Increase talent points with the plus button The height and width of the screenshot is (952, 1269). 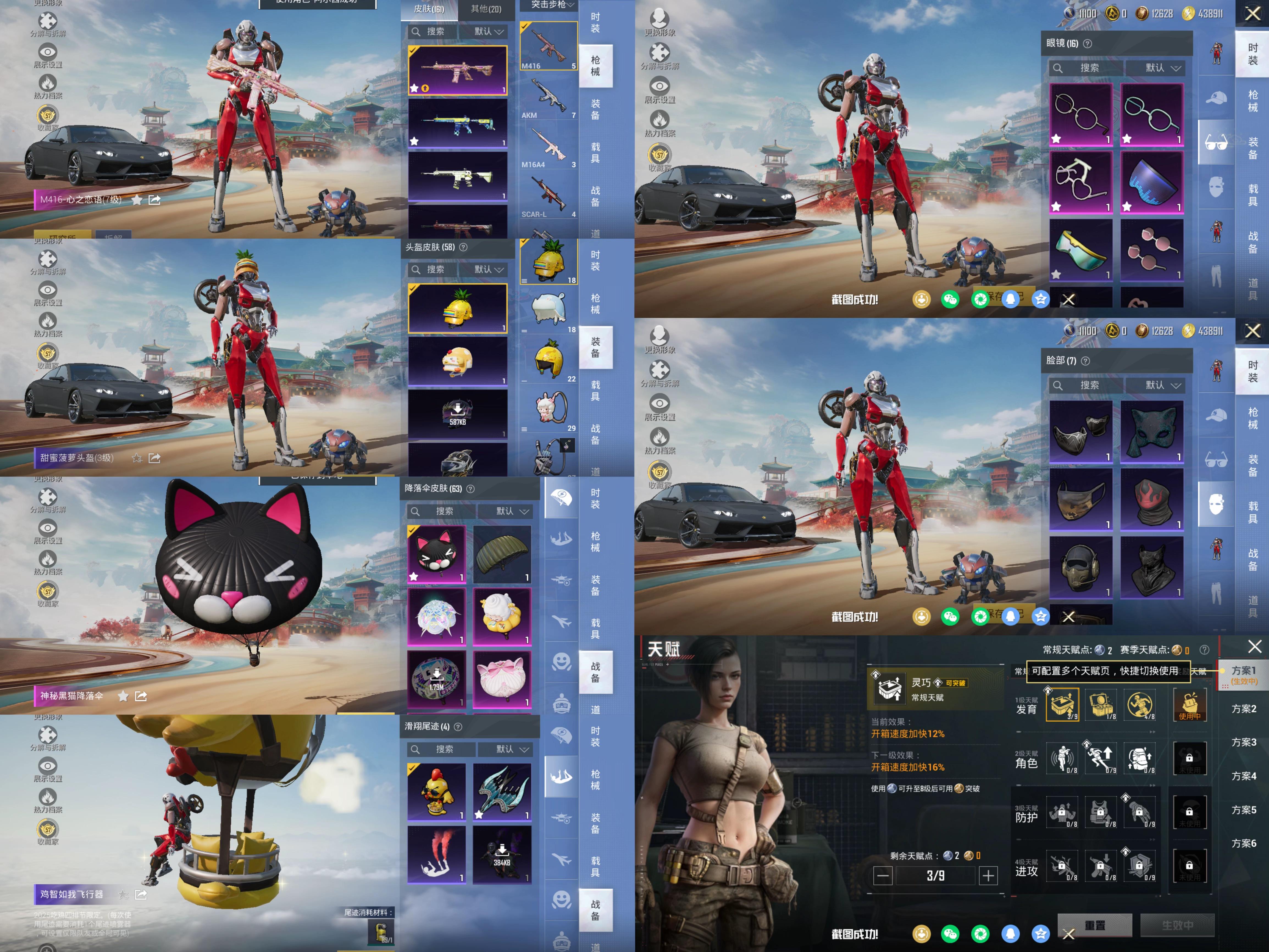988,876
